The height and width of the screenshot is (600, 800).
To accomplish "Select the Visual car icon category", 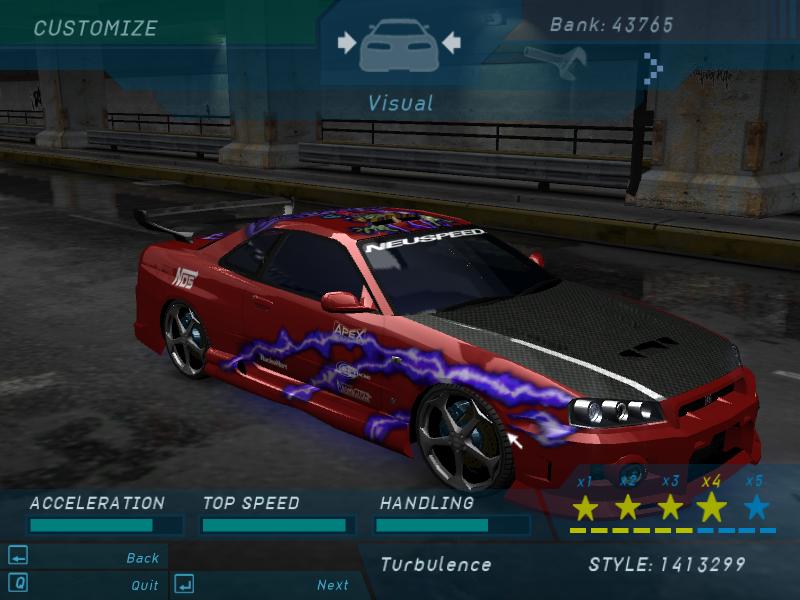I will tap(398, 45).
